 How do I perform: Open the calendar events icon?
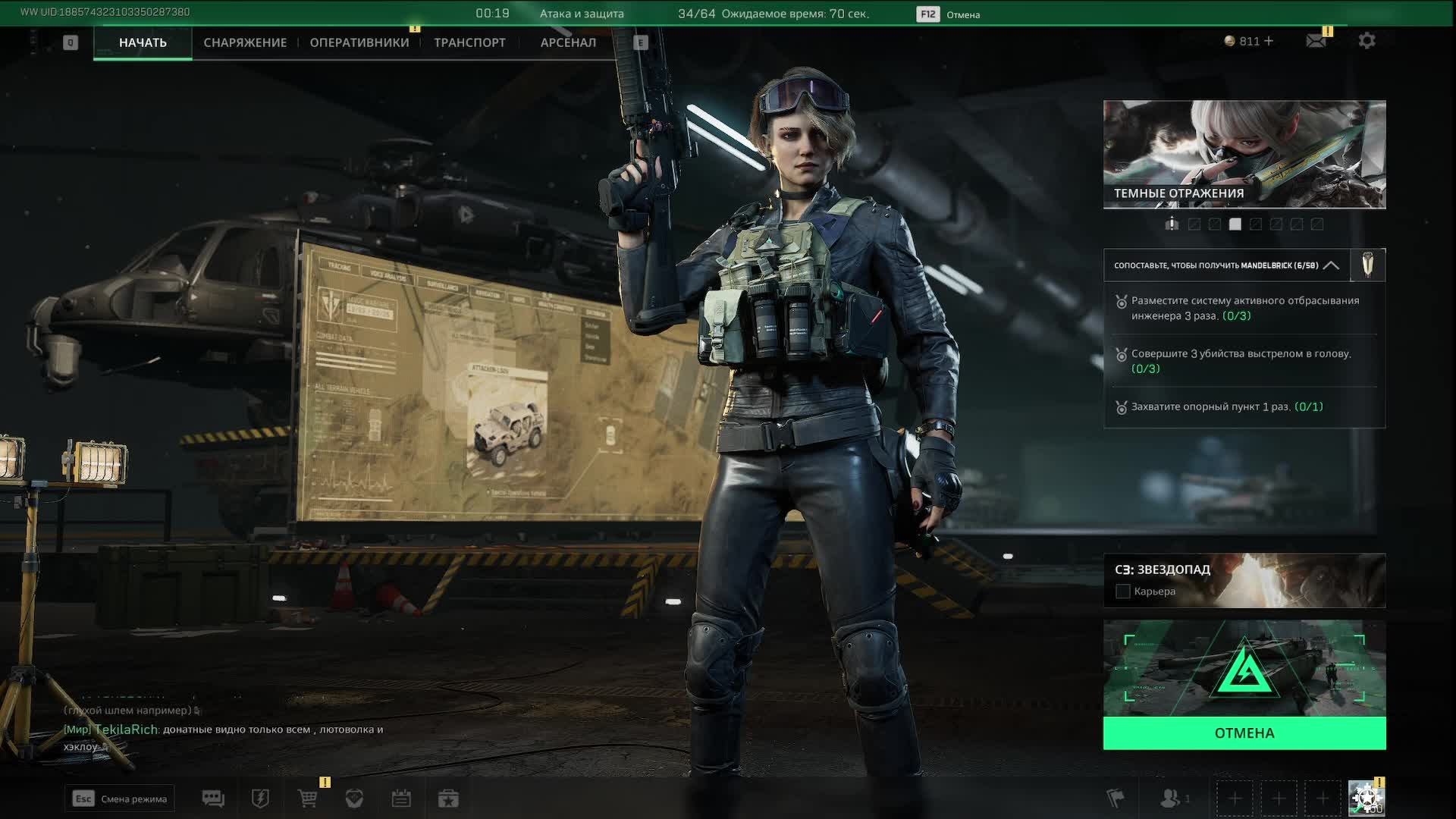pos(401,799)
